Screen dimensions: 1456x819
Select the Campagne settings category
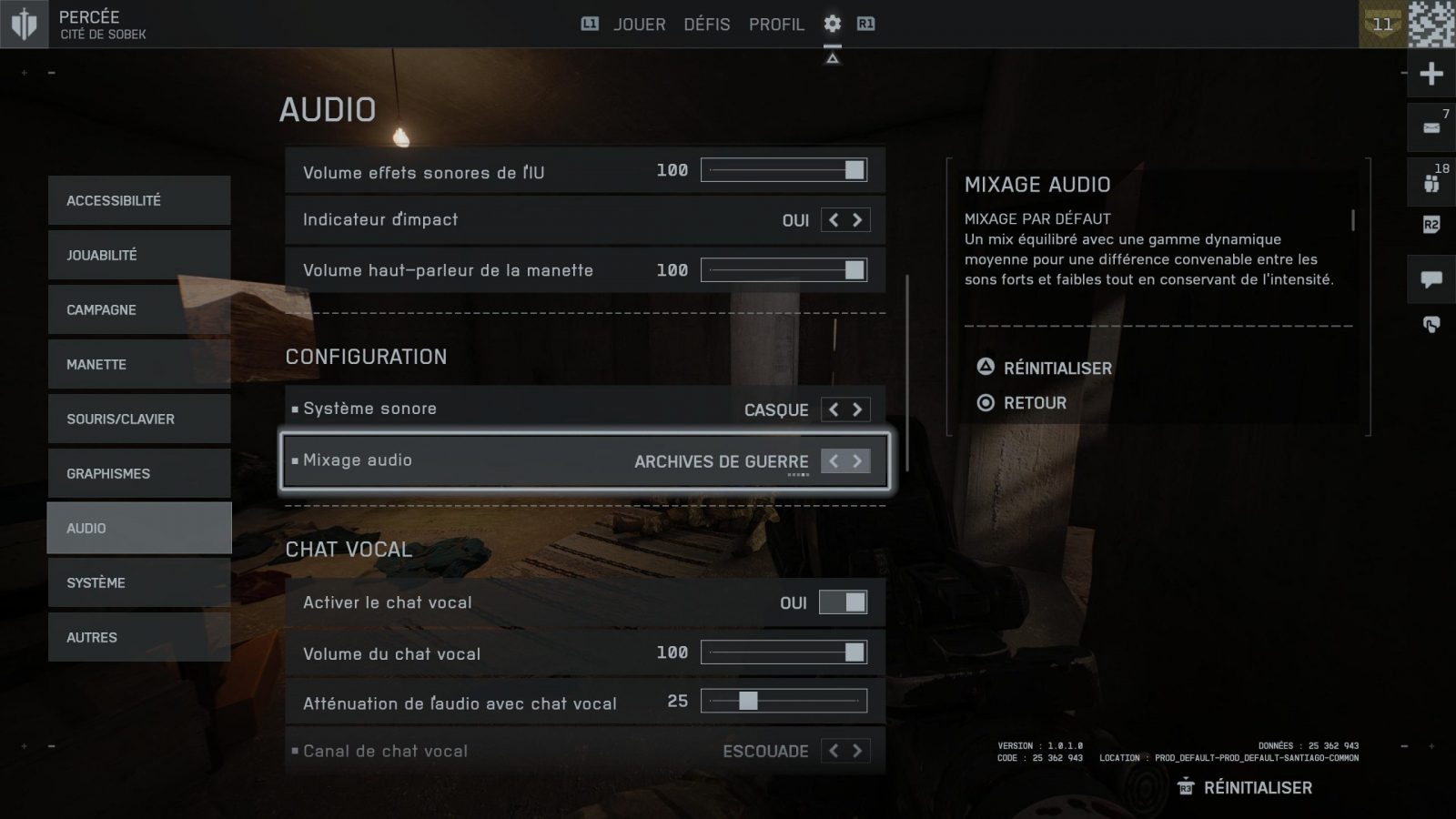point(139,309)
